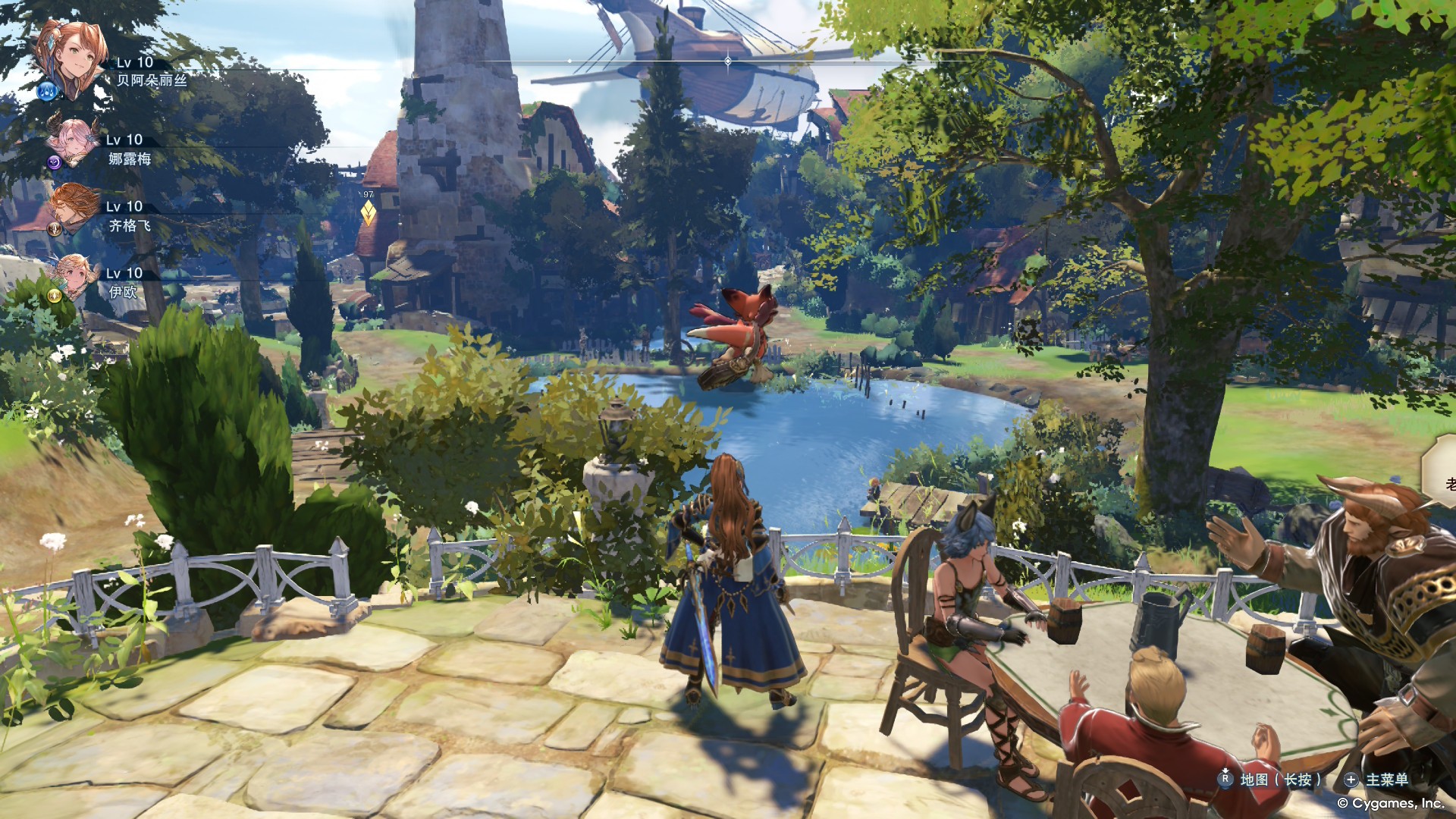Viewport: 1456px width, 819px height.
Task: Click the yellow quest waypoint marker
Action: [368, 213]
